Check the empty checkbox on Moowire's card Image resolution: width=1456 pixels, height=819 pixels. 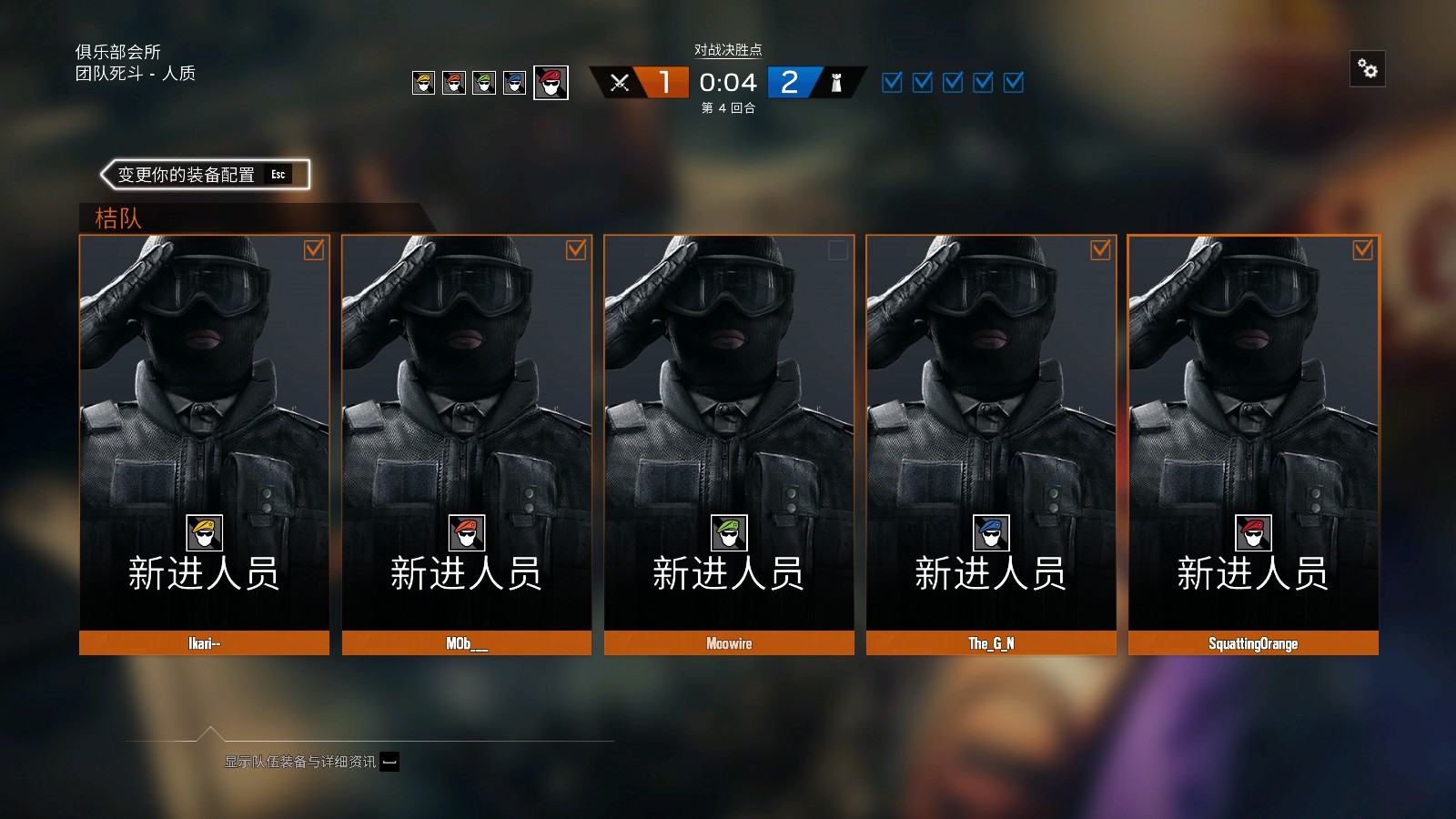[x=836, y=251]
